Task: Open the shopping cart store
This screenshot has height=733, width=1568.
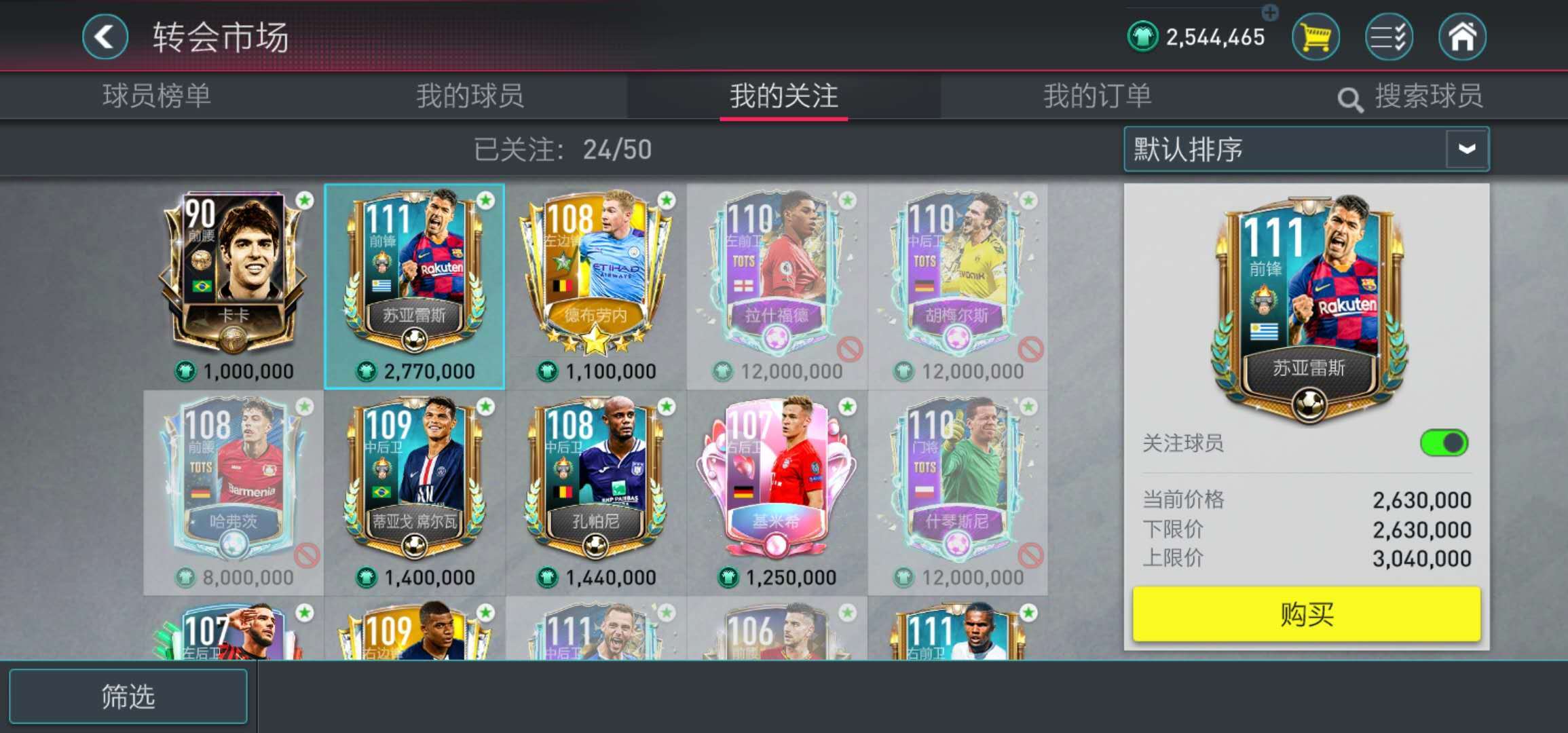Action: click(1315, 37)
